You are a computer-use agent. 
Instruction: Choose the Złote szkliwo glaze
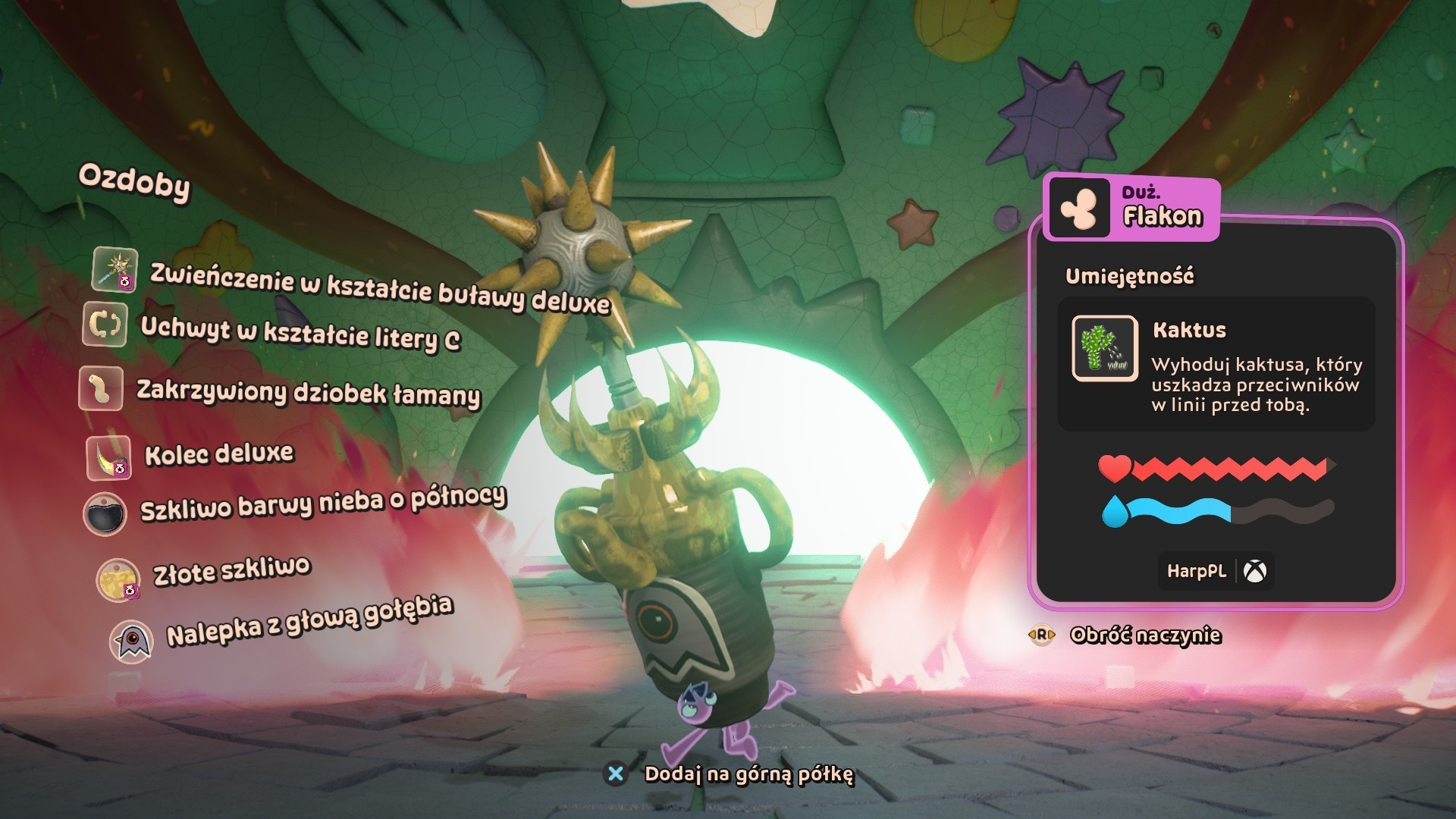(231, 571)
